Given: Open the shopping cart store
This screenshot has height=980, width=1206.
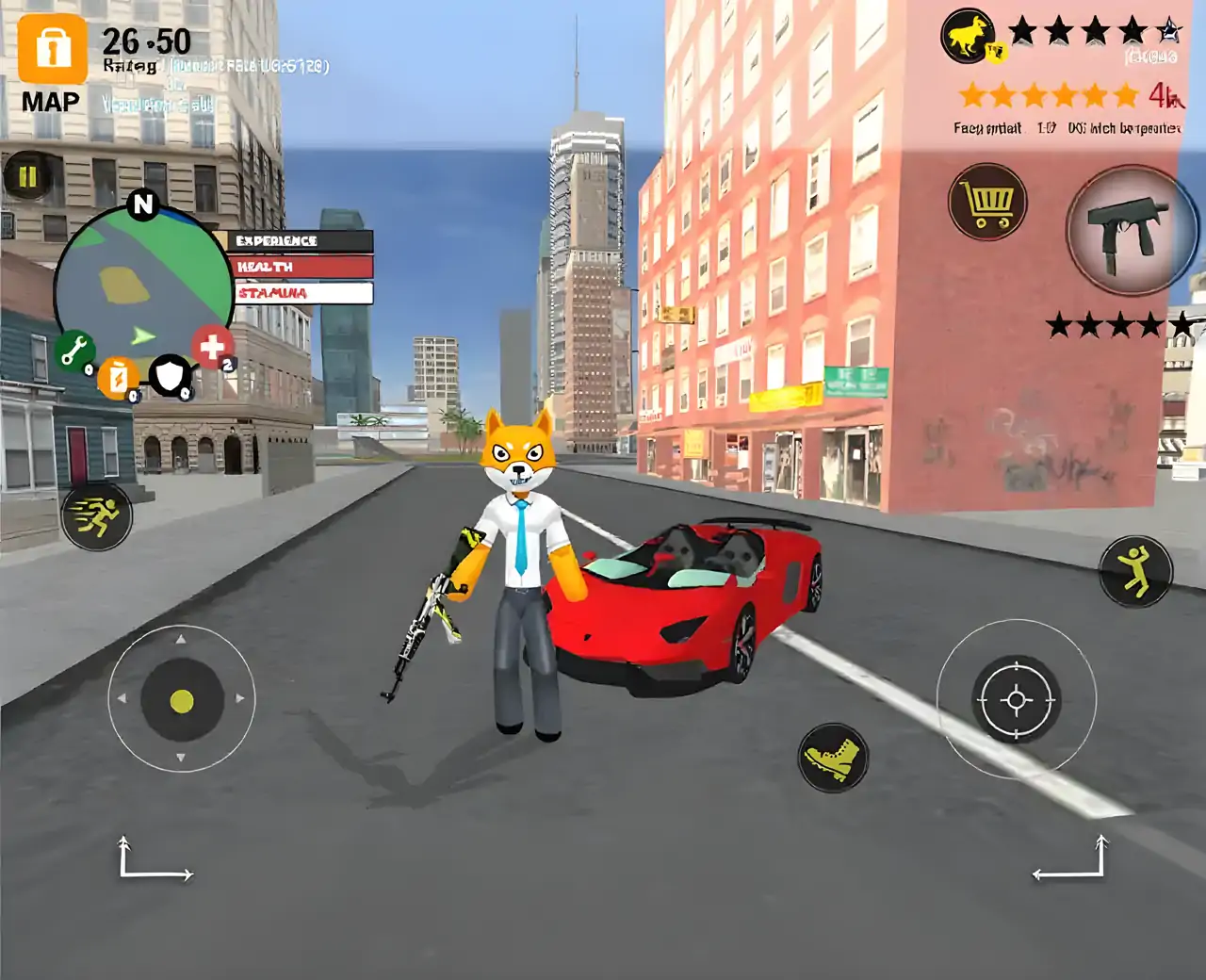Looking at the screenshot, I should point(986,202).
